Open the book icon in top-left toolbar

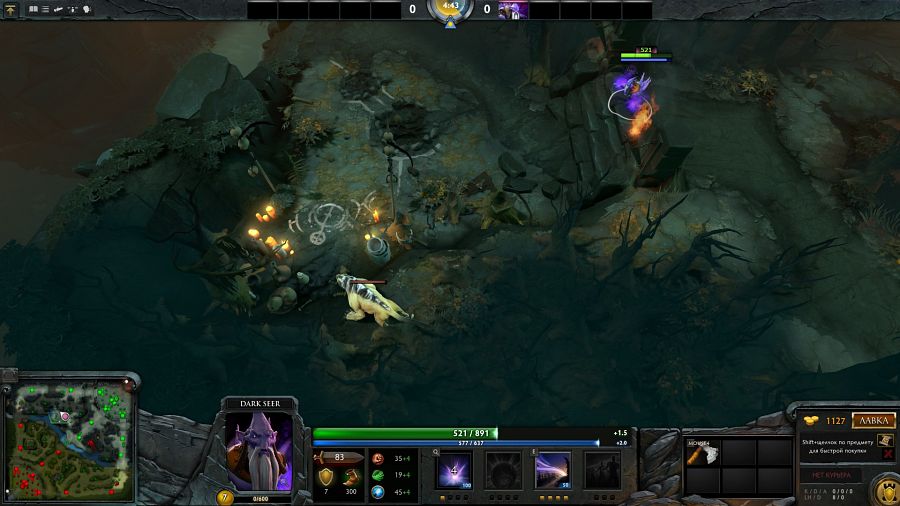32,9
